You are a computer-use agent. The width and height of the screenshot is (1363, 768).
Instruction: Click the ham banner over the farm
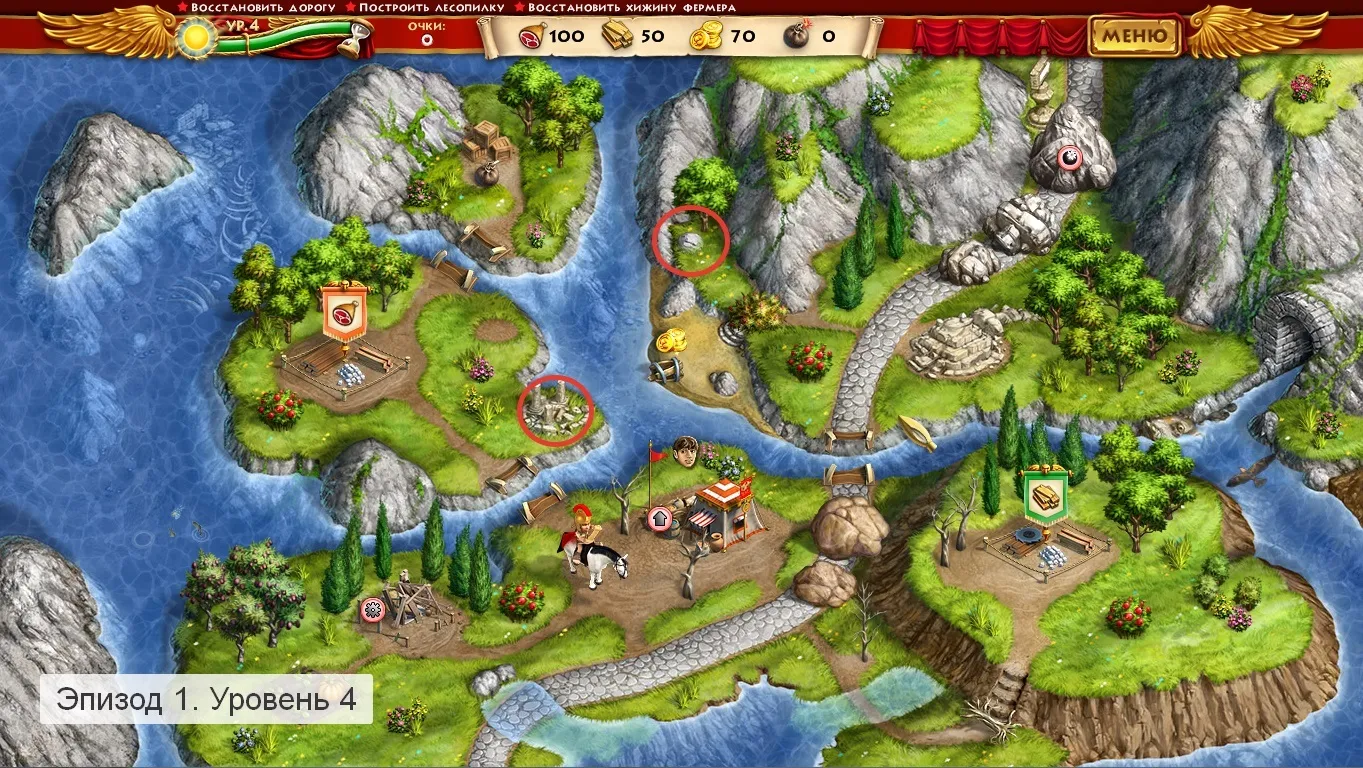pyautogui.click(x=344, y=311)
